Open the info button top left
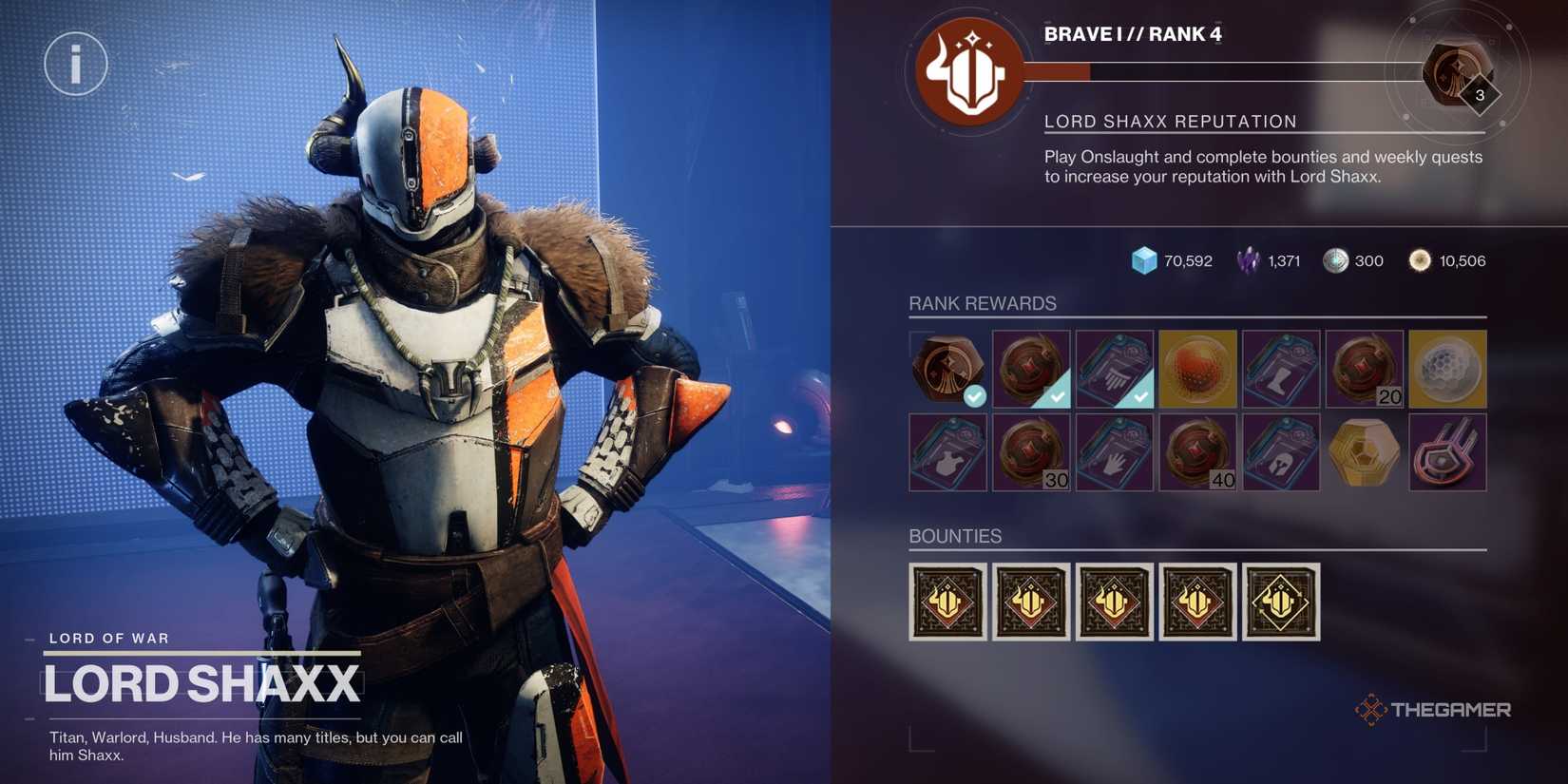 pos(76,63)
